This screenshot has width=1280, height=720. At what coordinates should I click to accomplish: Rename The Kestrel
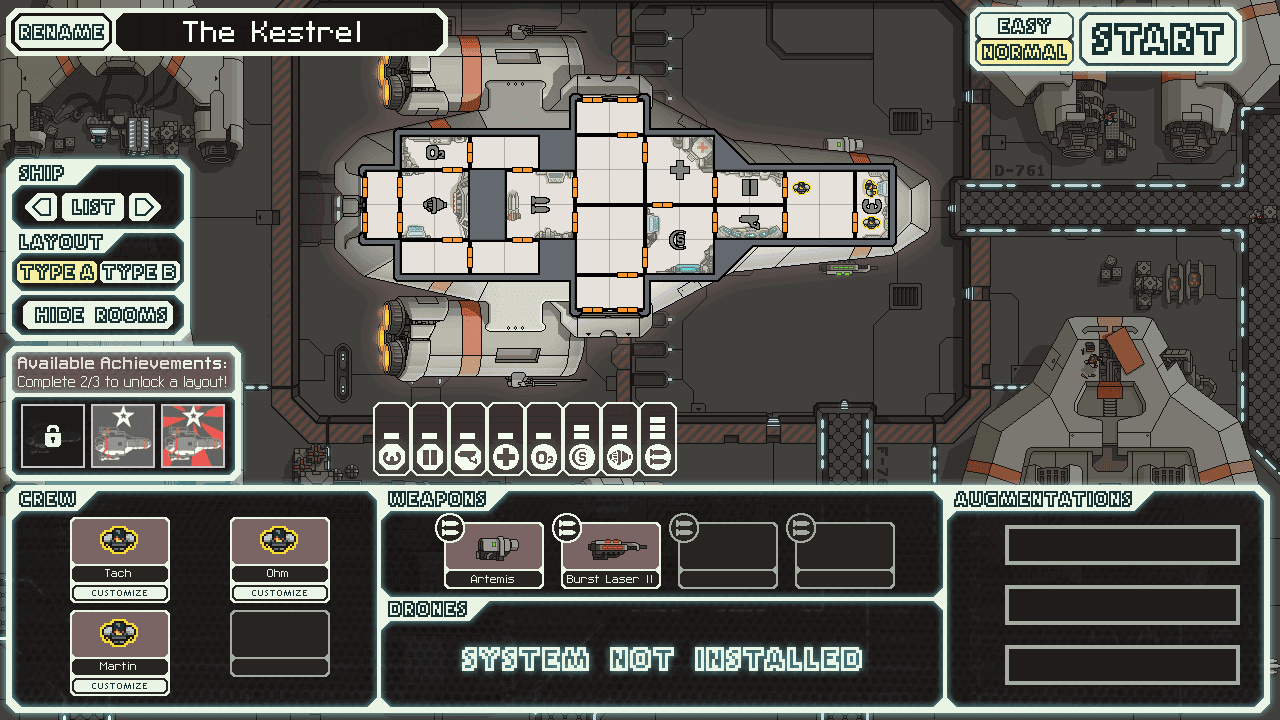[x=59, y=31]
